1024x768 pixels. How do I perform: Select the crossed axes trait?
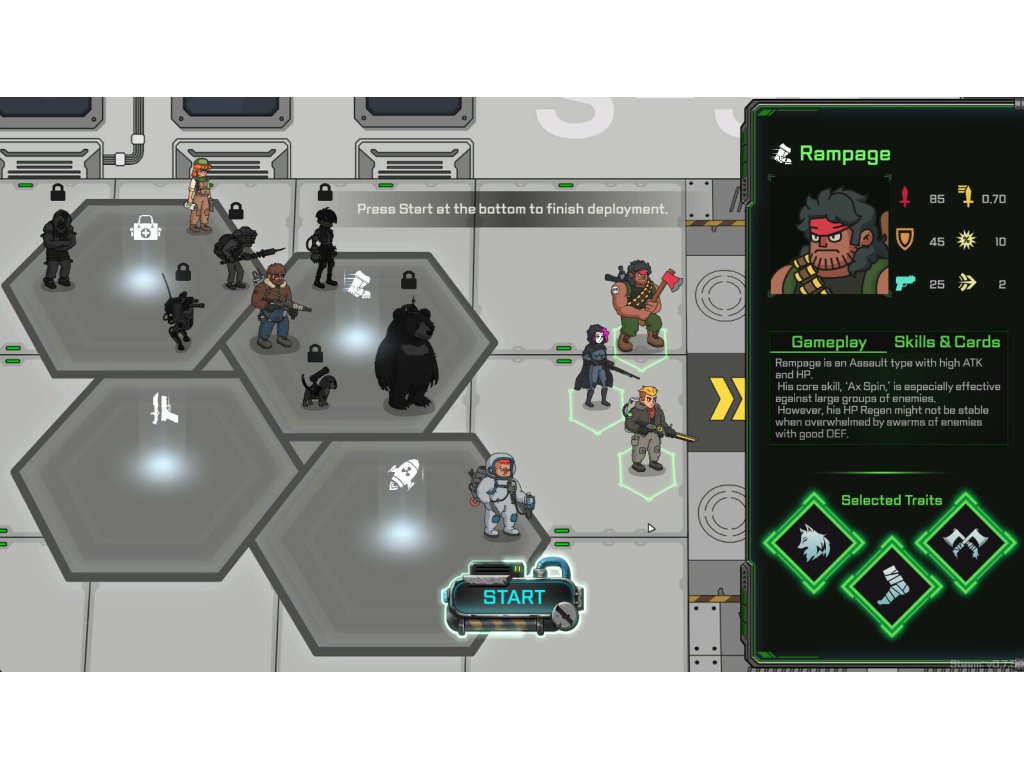click(963, 544)
